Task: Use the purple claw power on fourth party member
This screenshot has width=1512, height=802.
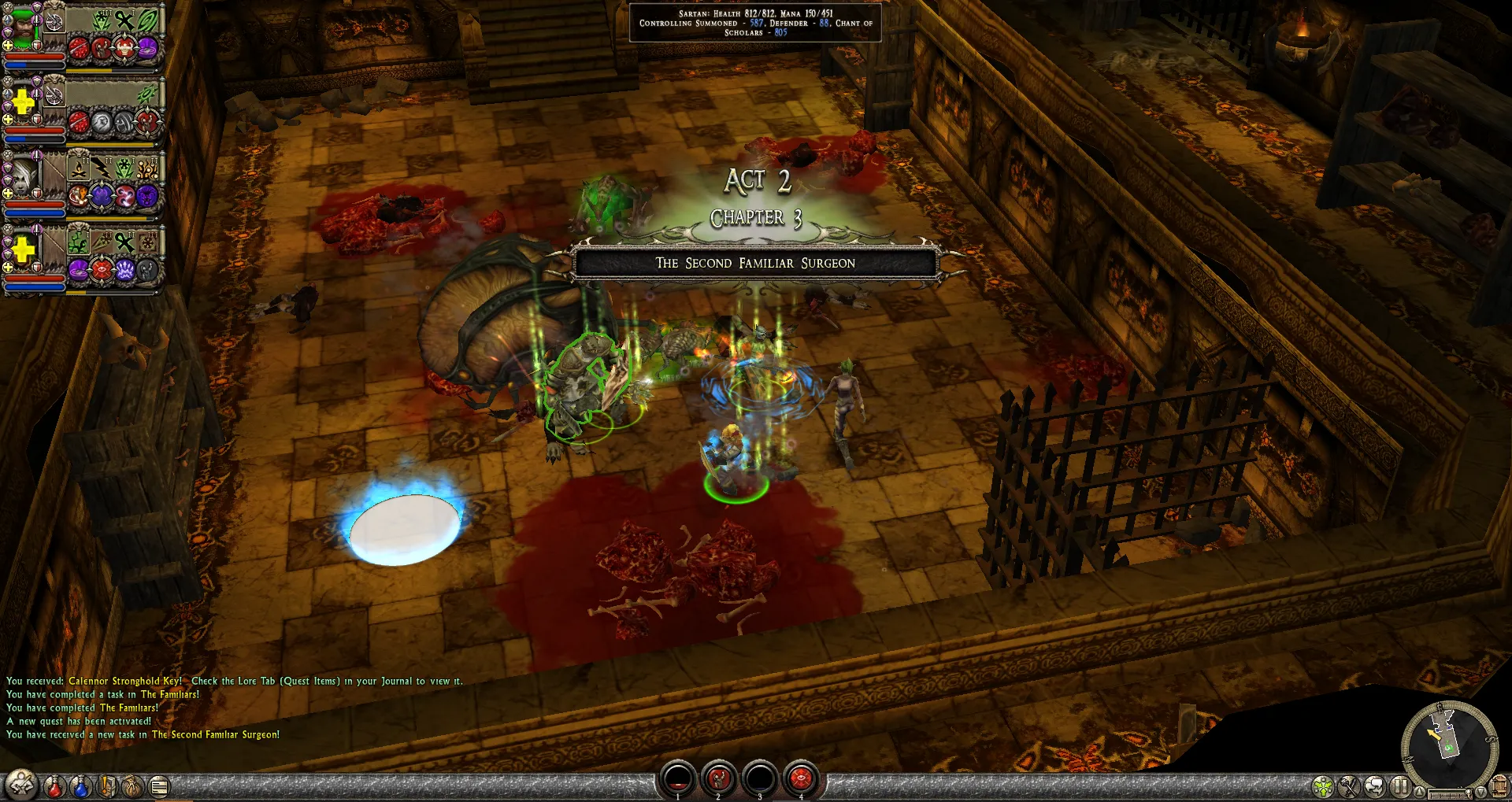Action: point(125,270)
